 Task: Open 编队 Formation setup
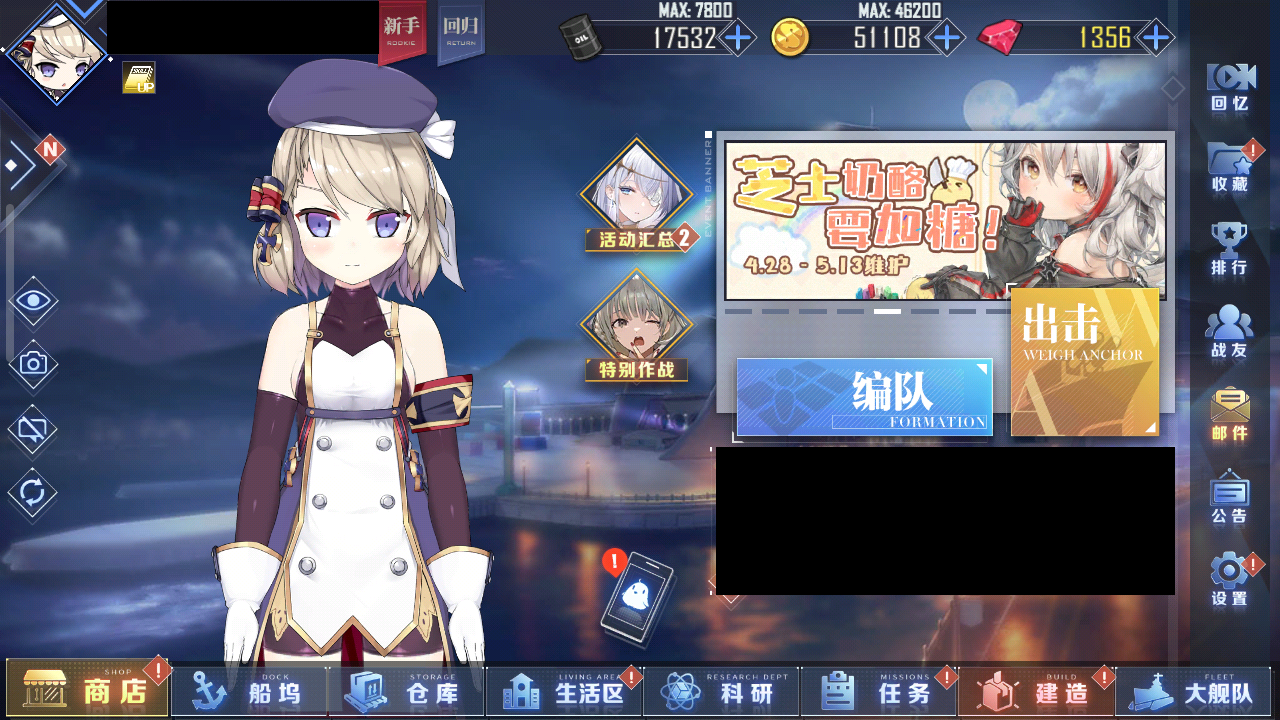tap(863, 397)
